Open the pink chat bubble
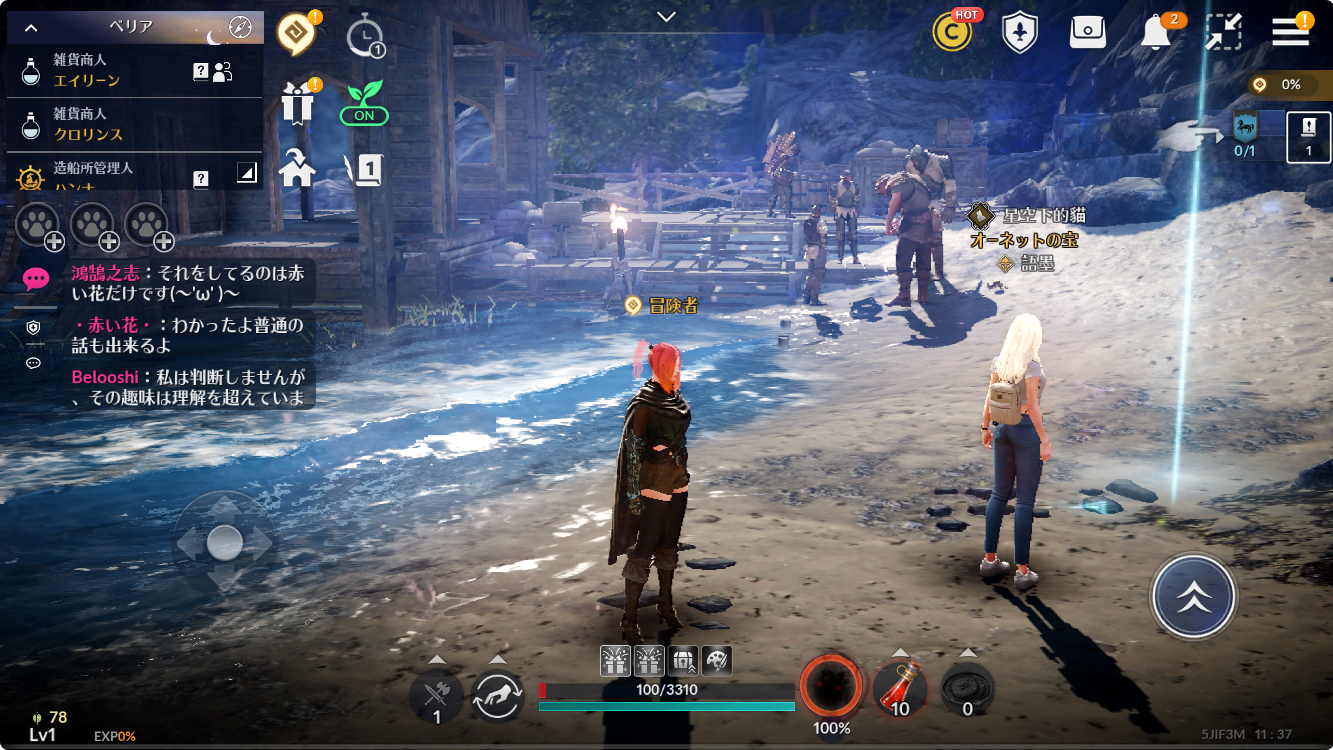This screenshot has width=1333, height=750. 36,279
